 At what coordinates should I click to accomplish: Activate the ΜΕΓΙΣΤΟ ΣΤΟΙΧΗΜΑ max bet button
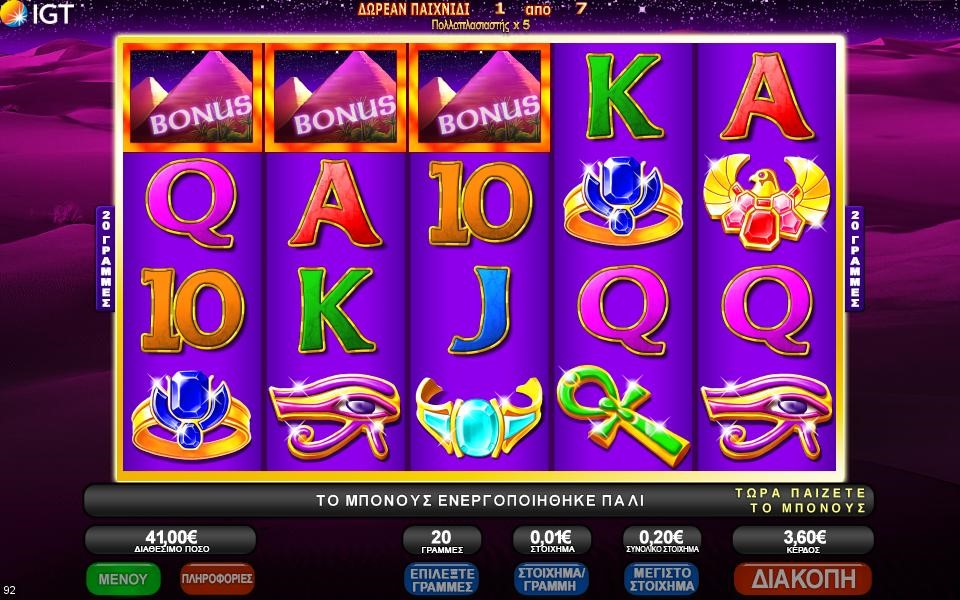point(660,579)
